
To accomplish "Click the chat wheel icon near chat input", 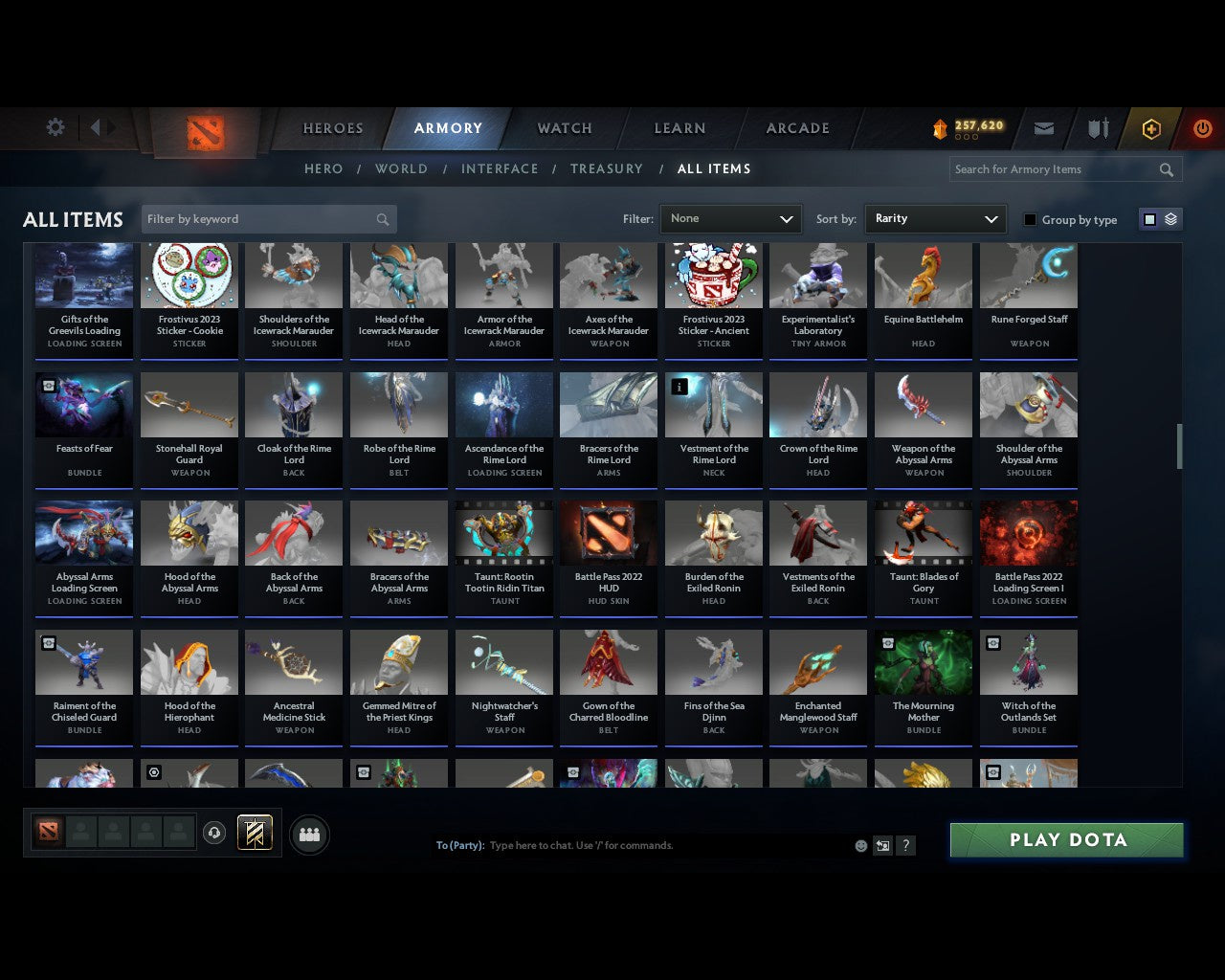I will coord(882,845).
